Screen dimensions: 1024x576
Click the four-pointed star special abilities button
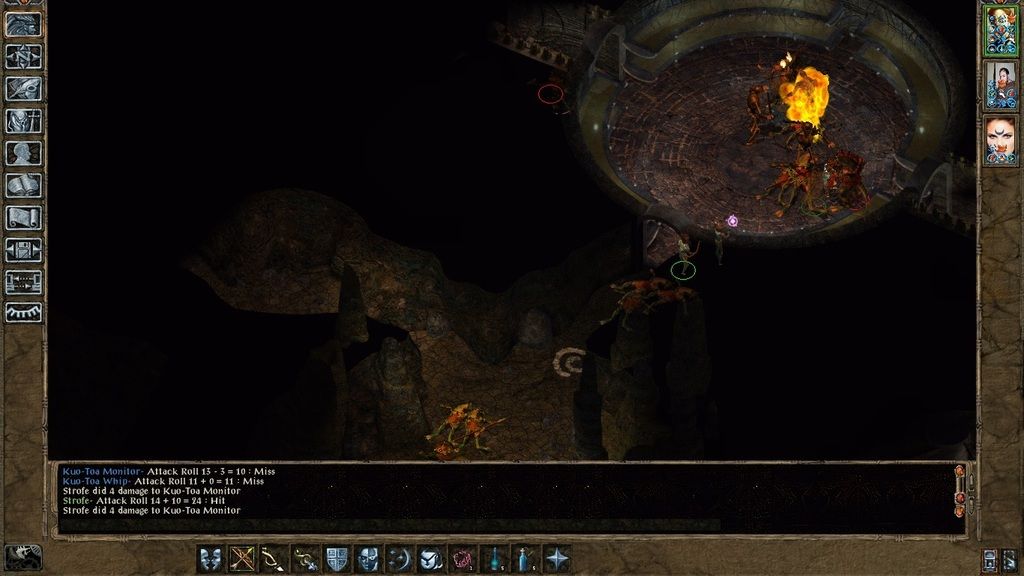(557, 558)
